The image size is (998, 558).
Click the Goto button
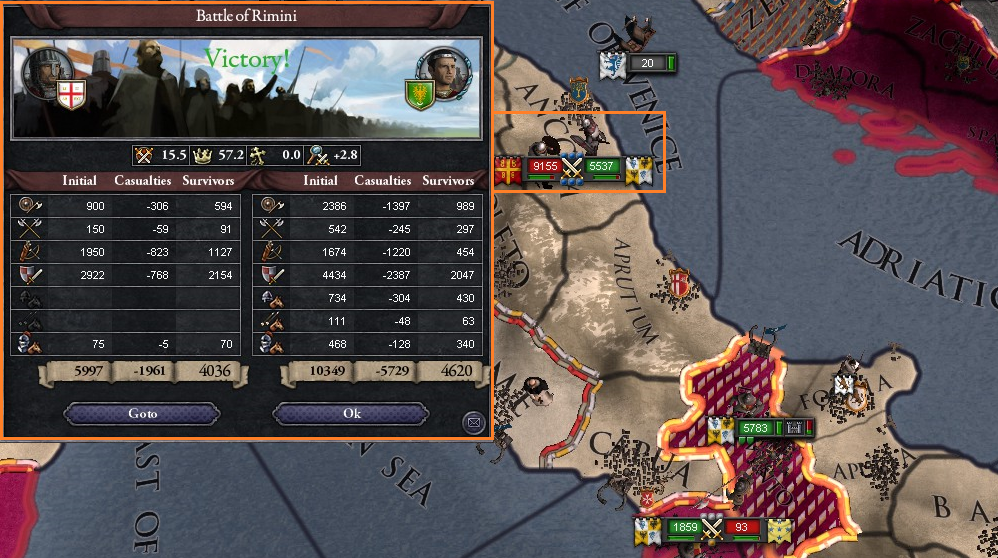tap(142, 413)
